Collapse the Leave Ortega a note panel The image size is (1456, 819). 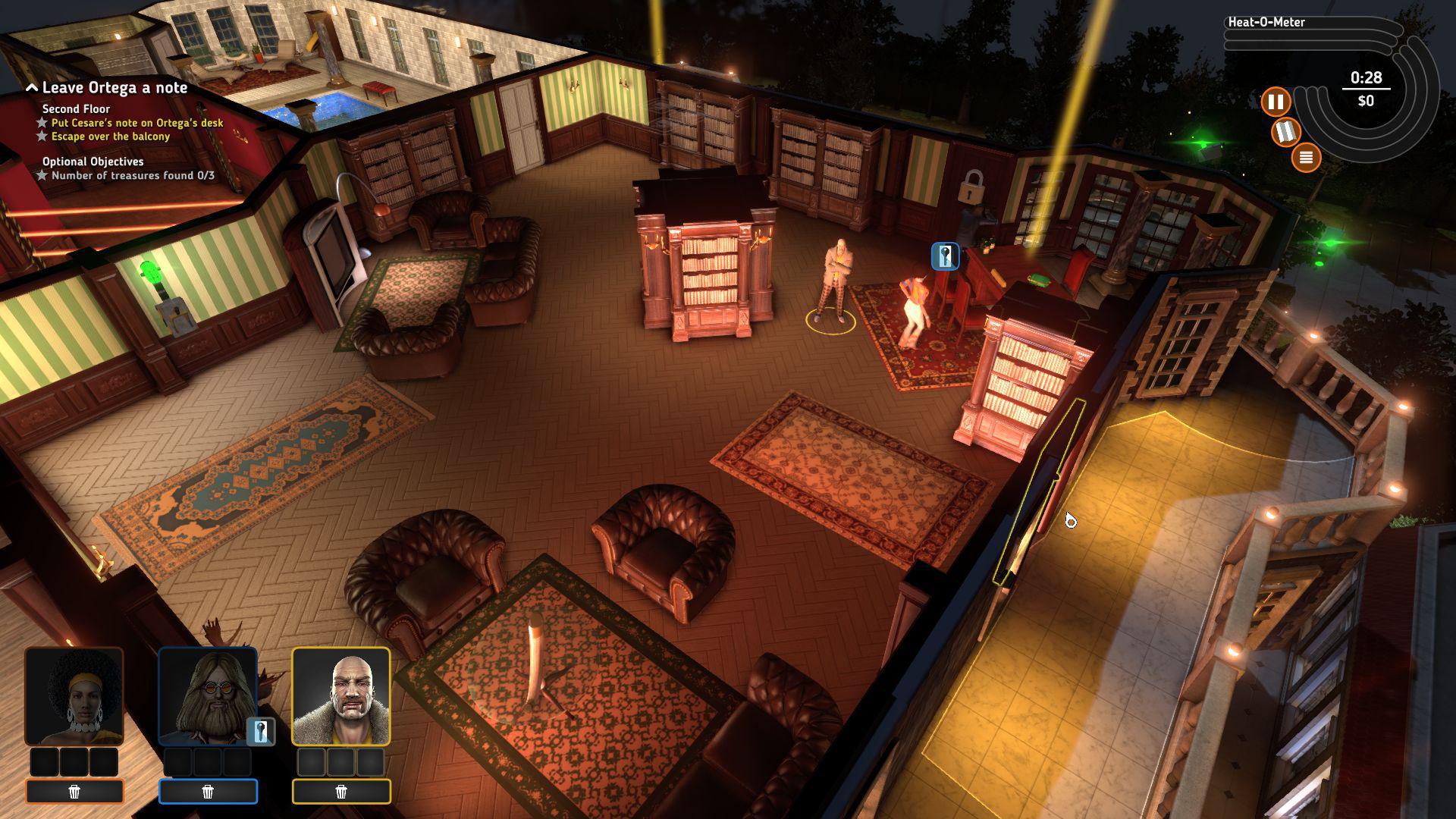pos(32,87)
